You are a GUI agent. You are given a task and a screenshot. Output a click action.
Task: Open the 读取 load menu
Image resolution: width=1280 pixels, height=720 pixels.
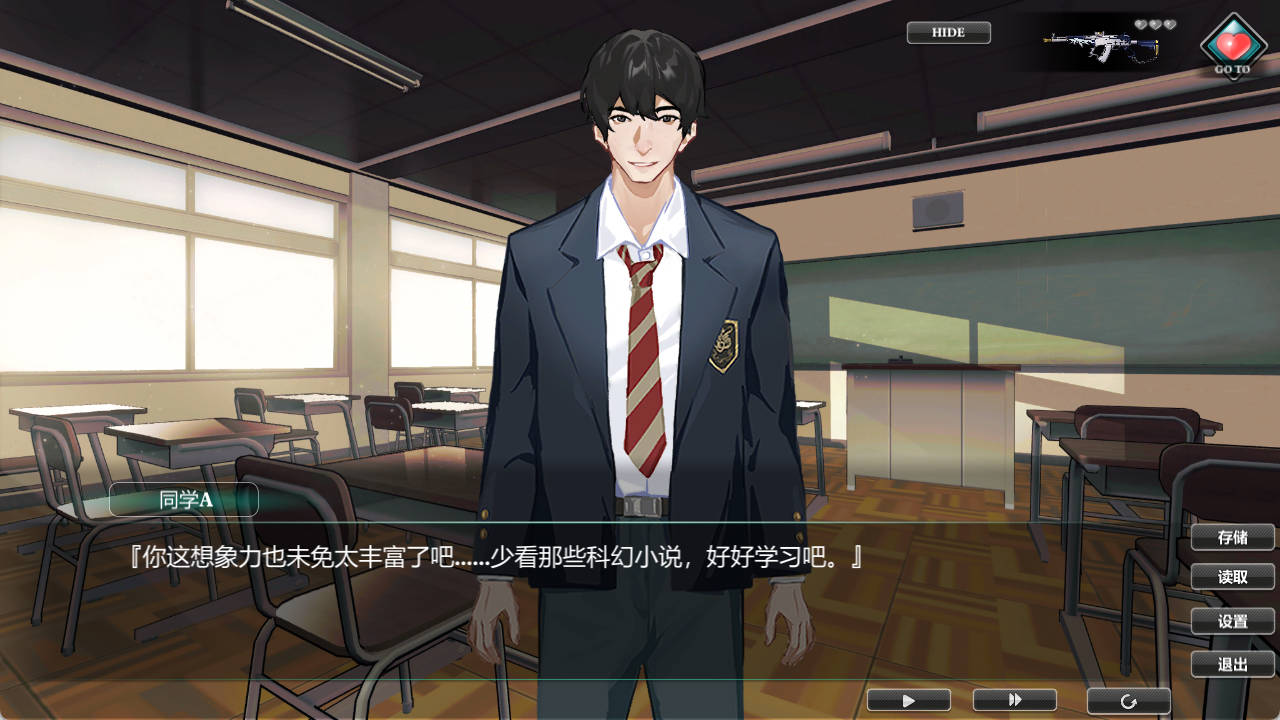pyautogui.click(x=1231, y=577)
